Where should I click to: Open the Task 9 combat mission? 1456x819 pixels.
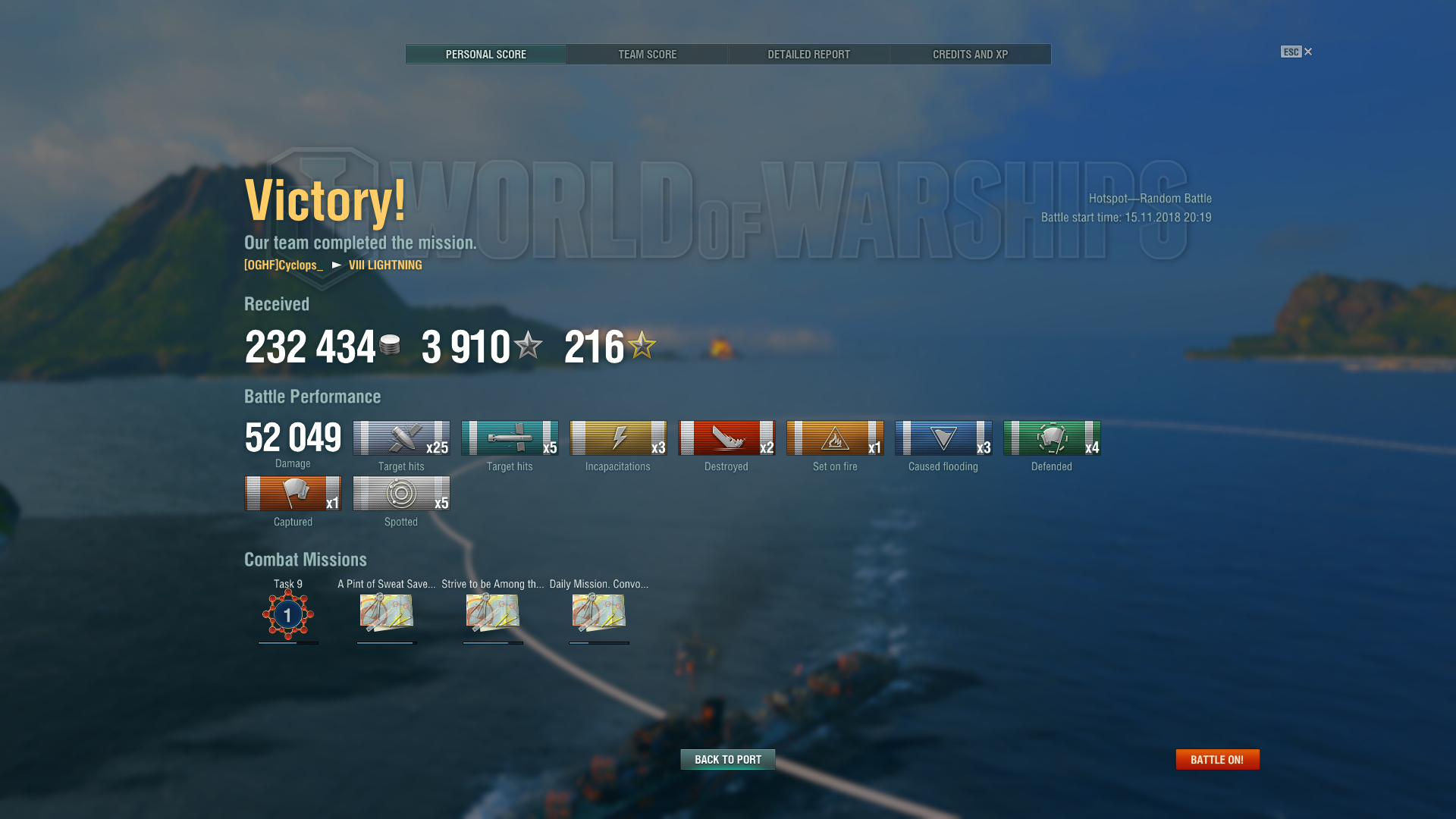pyautogui.click(x=288, y=613)
